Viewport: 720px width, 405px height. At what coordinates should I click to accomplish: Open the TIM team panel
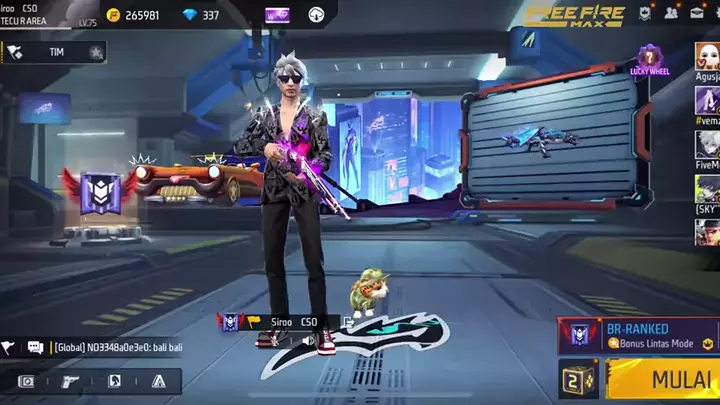pyautogui.click(x=55, y=52)
